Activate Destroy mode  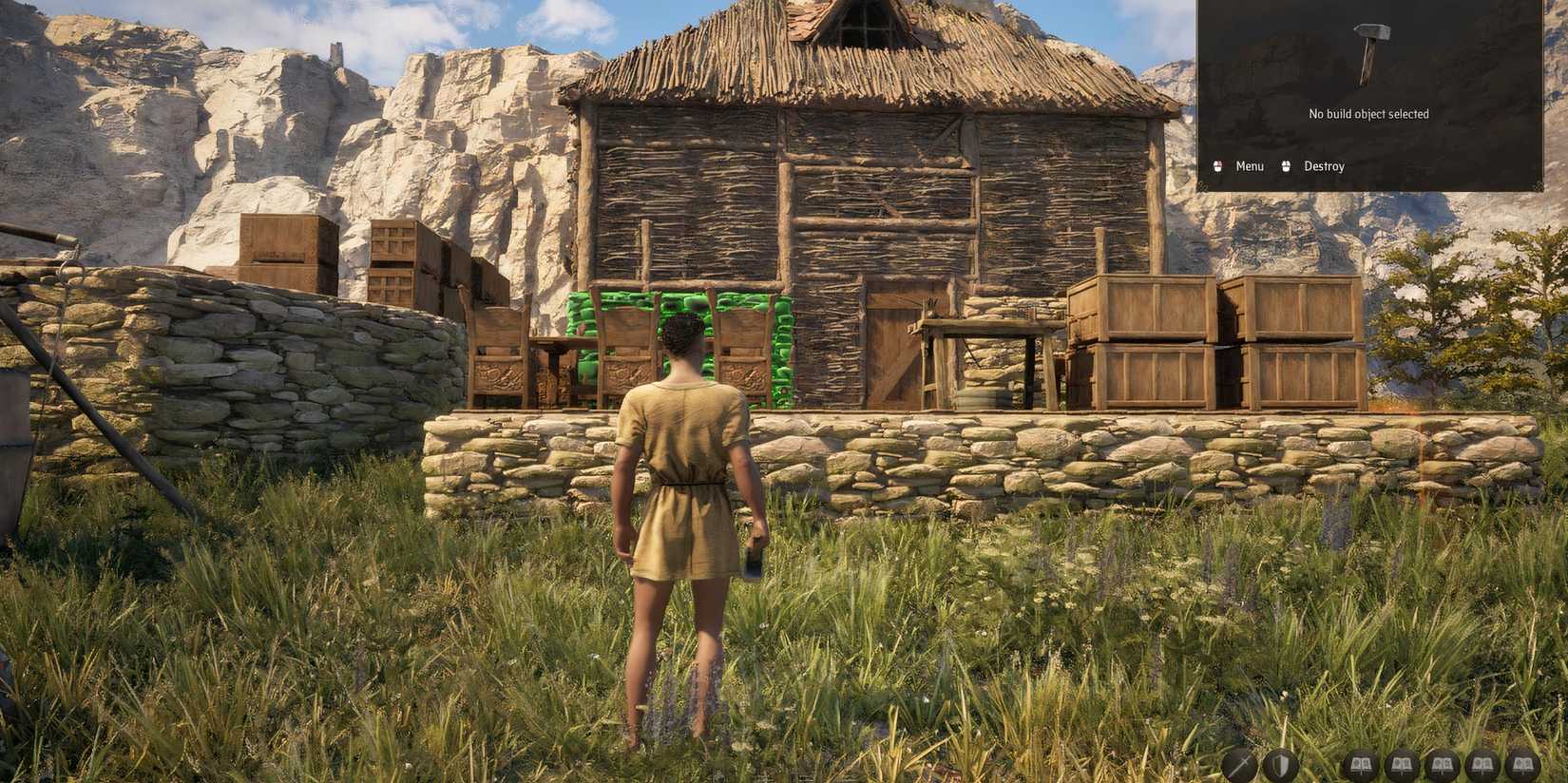pyautogui.click(x=1324, y=165)
